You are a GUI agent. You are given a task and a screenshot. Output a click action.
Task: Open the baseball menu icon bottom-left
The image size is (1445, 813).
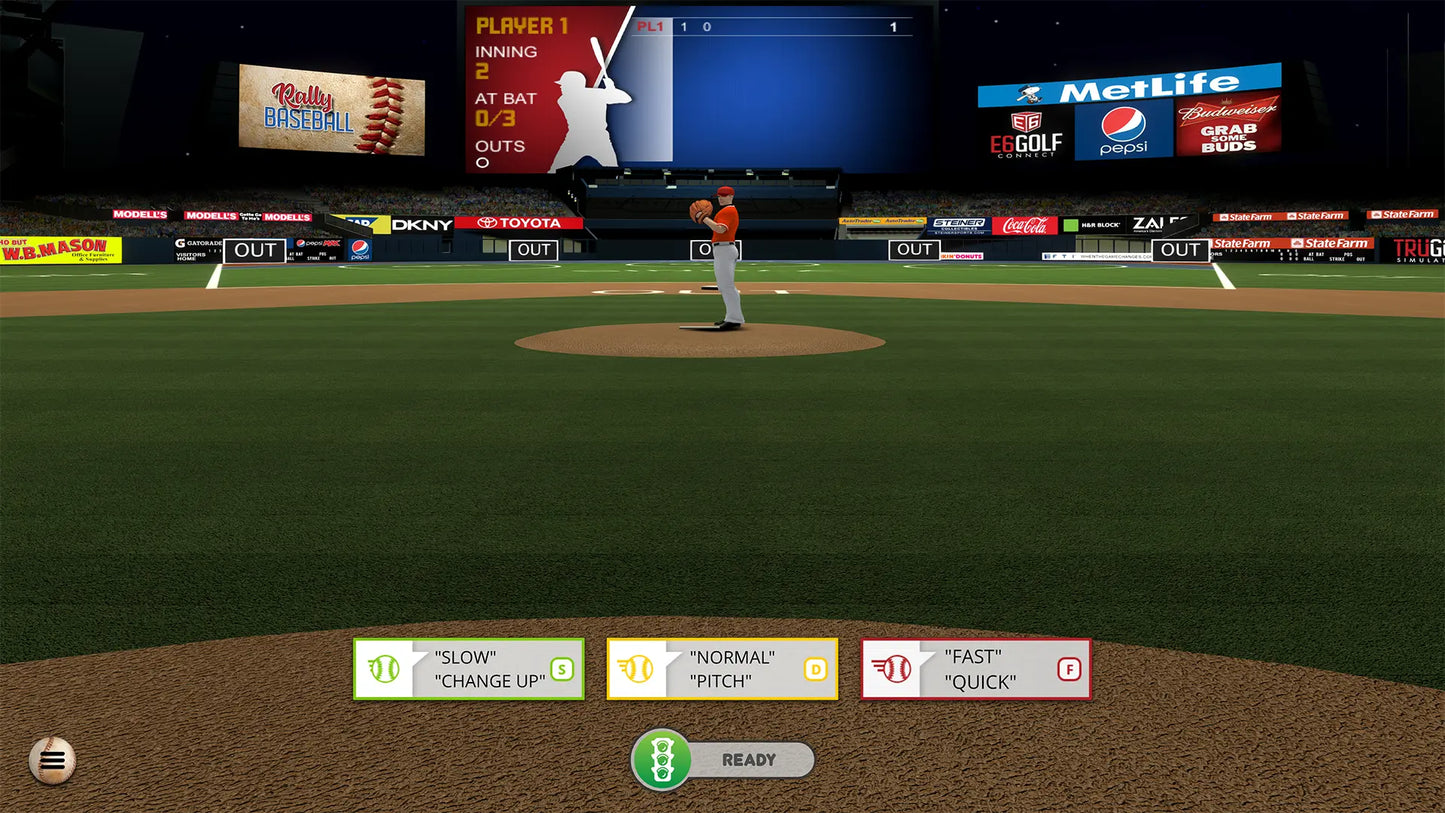coord(50,760)
